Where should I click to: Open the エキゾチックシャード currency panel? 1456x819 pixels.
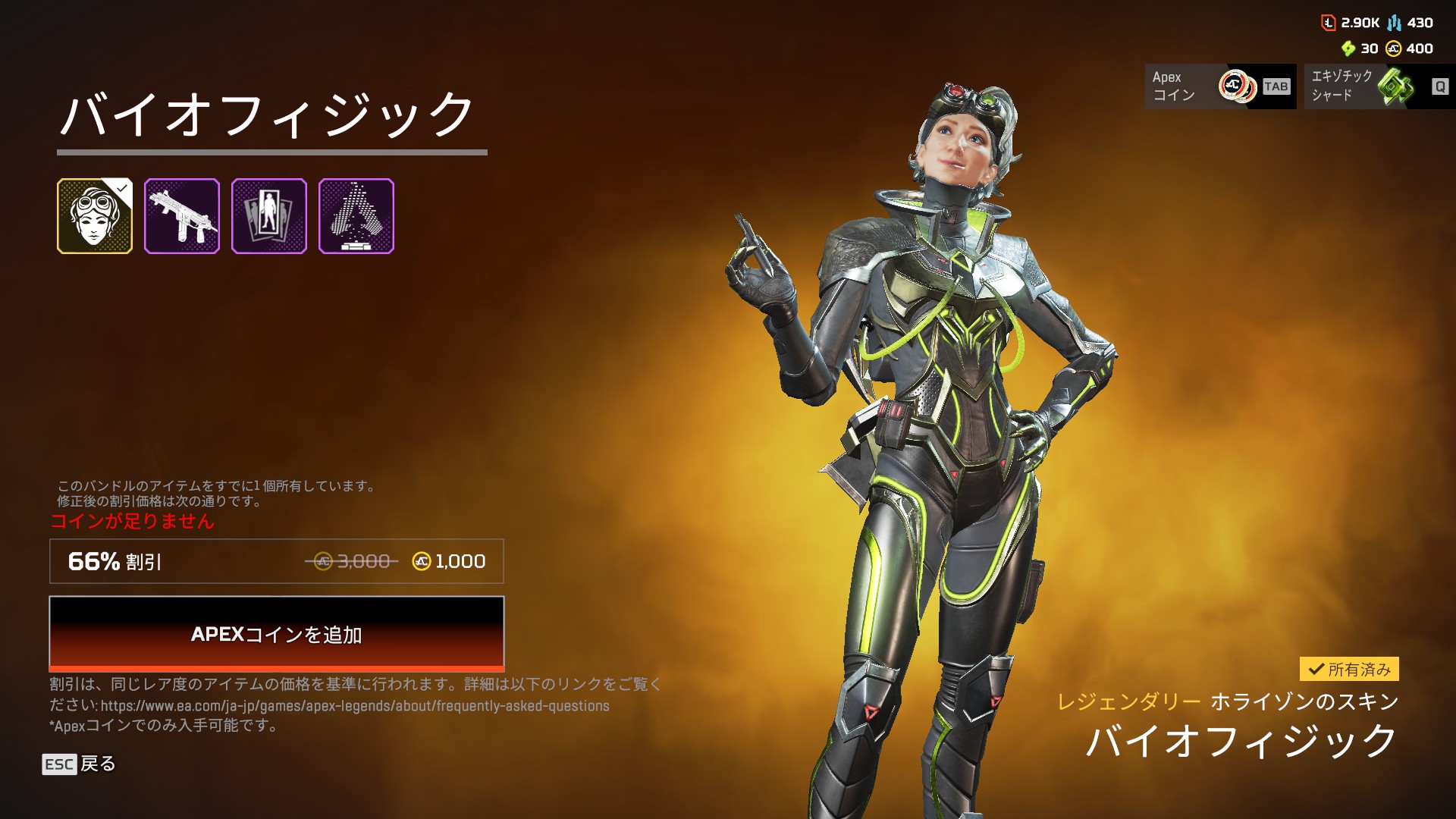1379,86
